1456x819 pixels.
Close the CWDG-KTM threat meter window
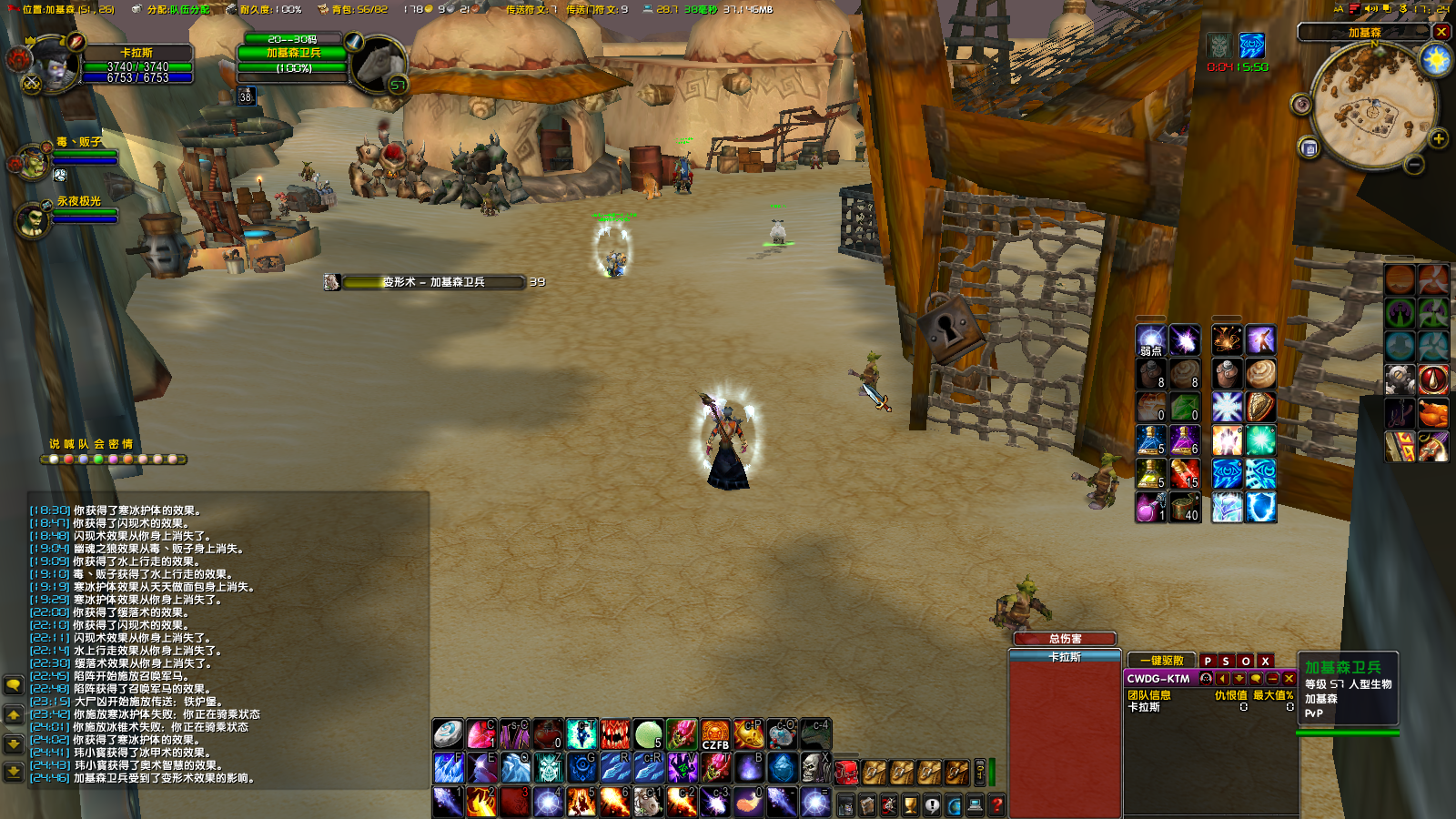pos(1289,678)
